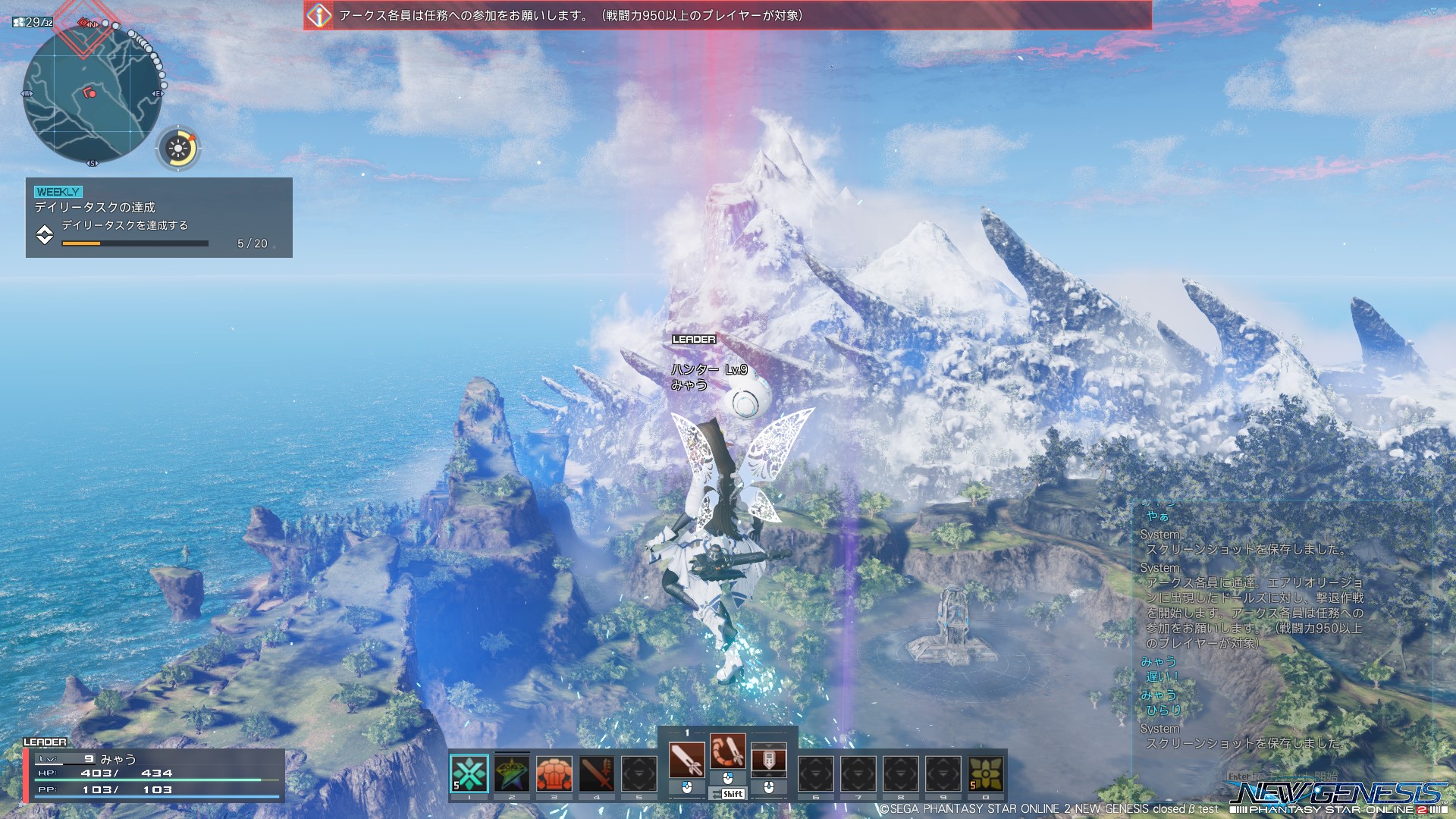Click the sun day-night cycle dial

(x=179, y=149)
